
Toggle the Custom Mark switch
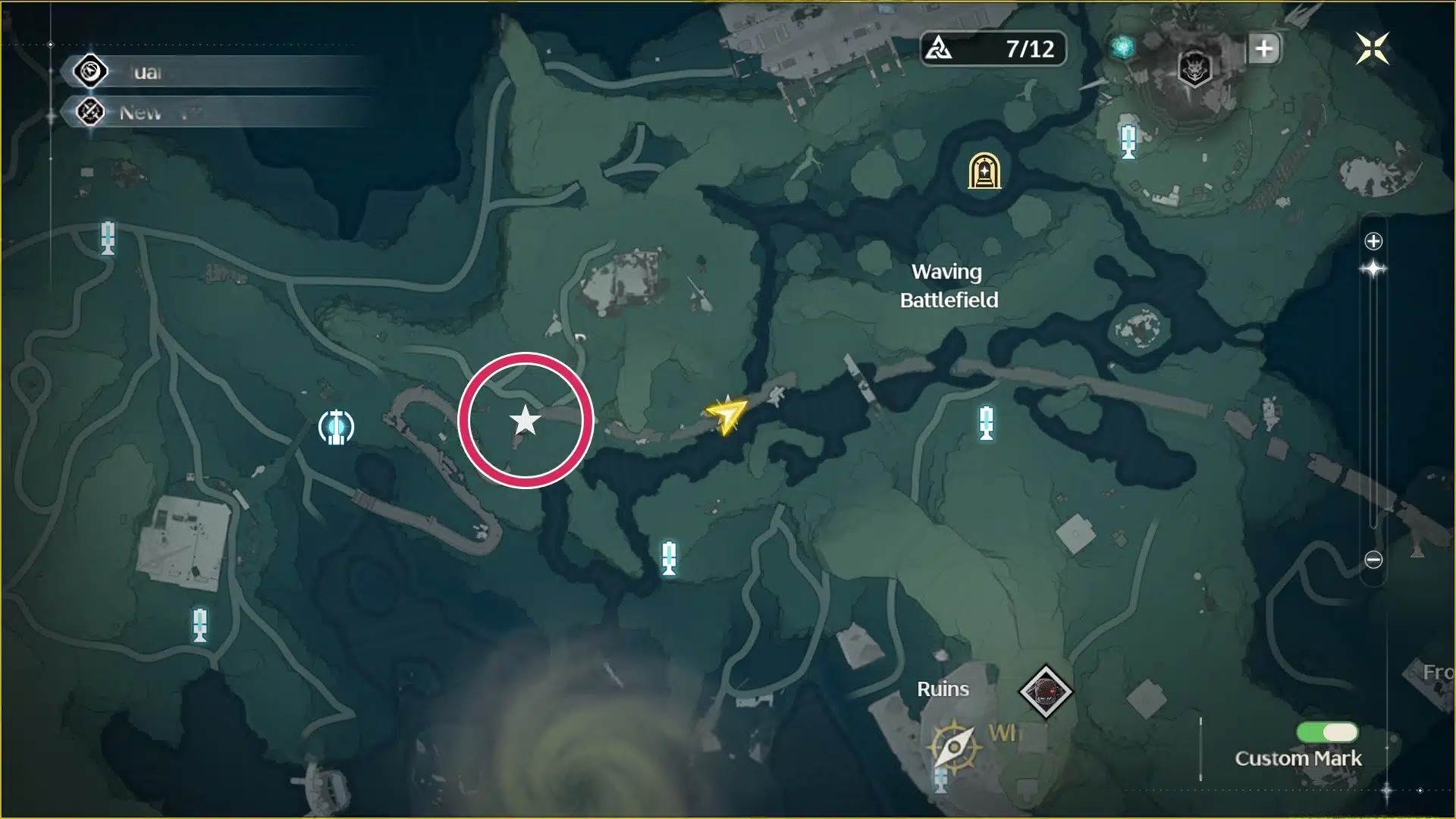point(1327,732)
